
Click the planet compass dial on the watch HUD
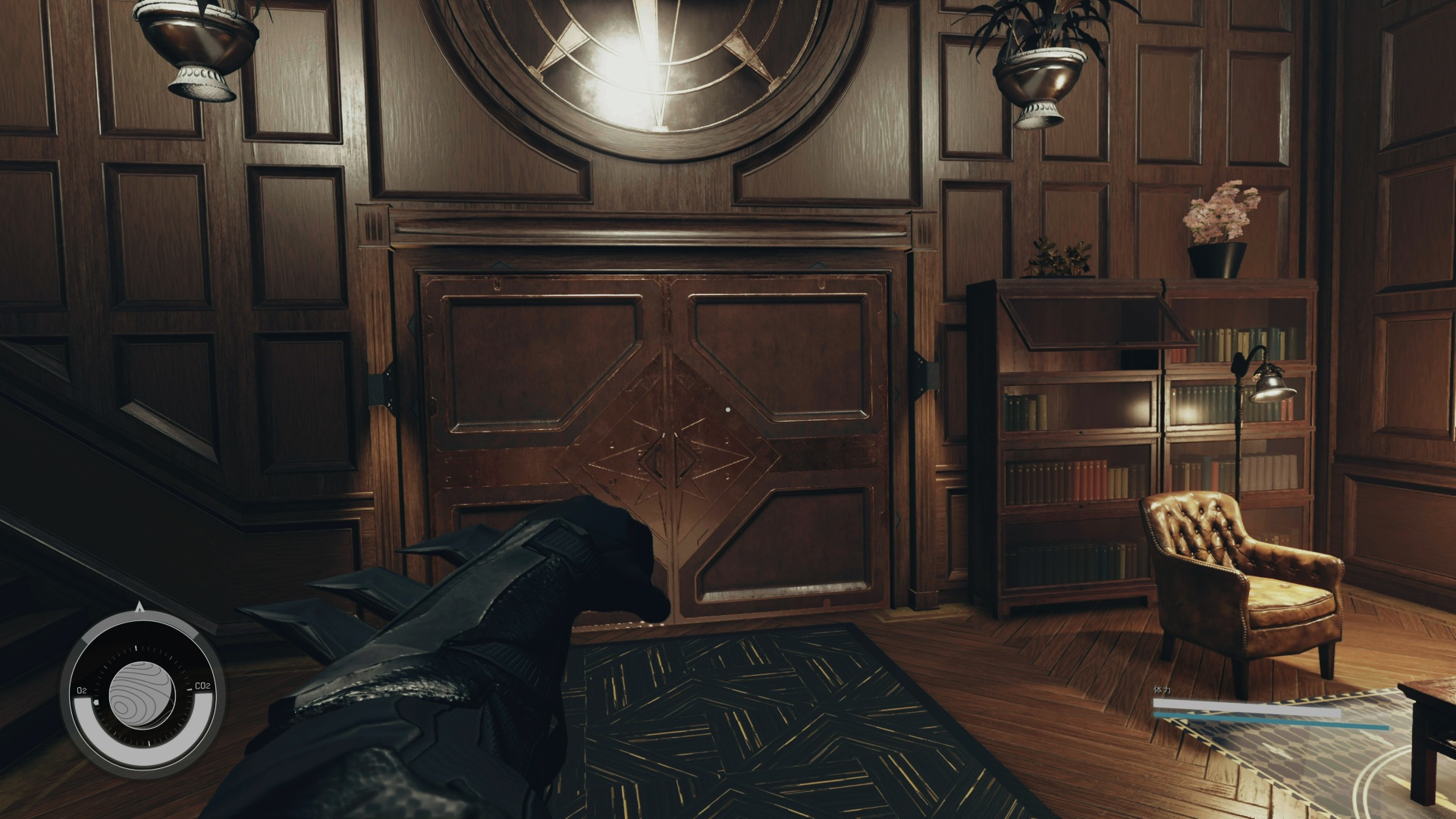point(142,693)
